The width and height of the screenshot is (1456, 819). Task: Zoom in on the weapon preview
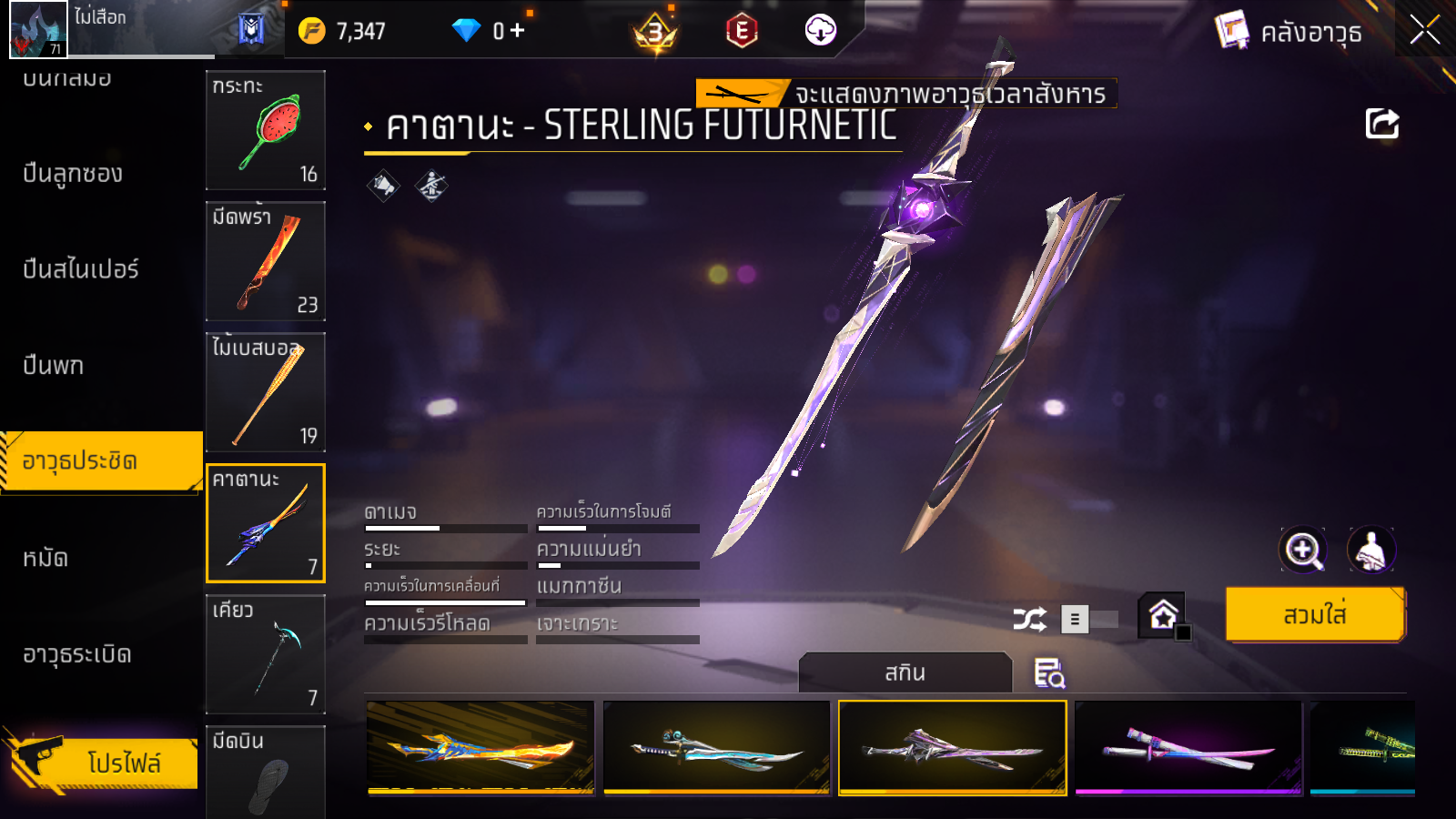1302,550
